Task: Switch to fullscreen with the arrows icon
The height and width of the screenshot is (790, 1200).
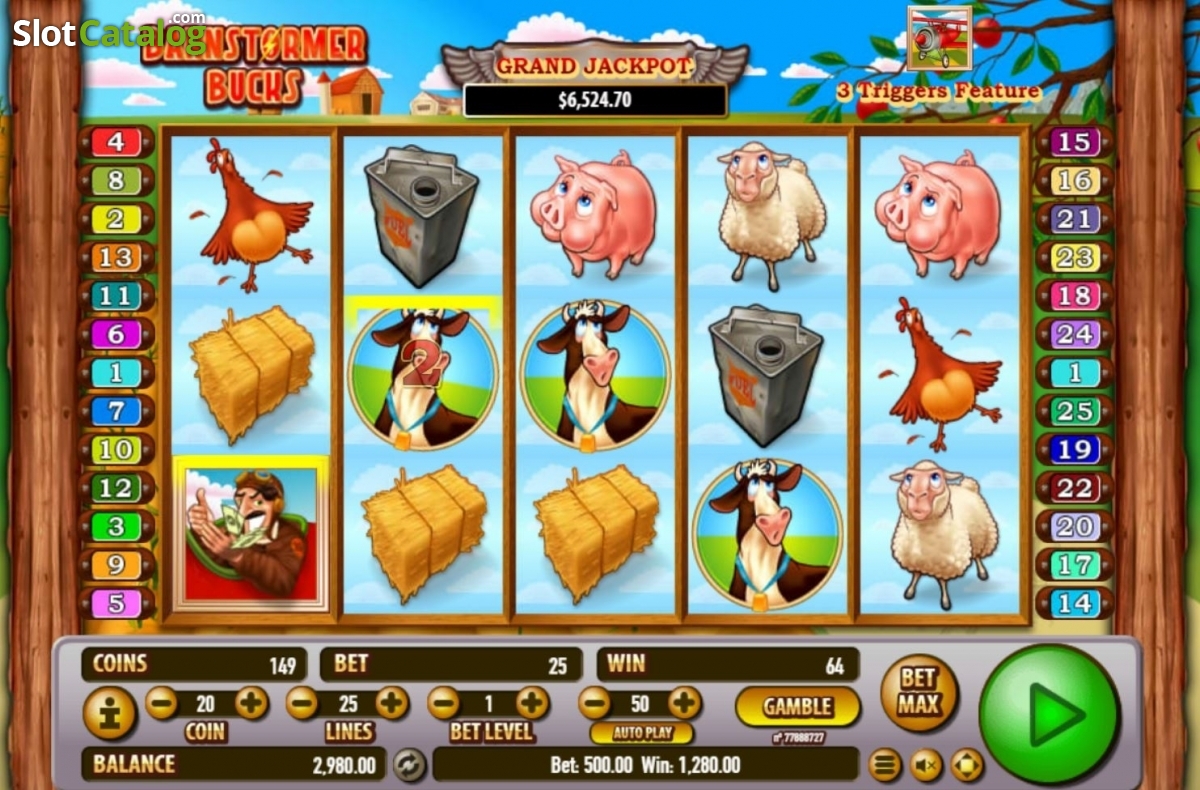Action: click(966, 766)
